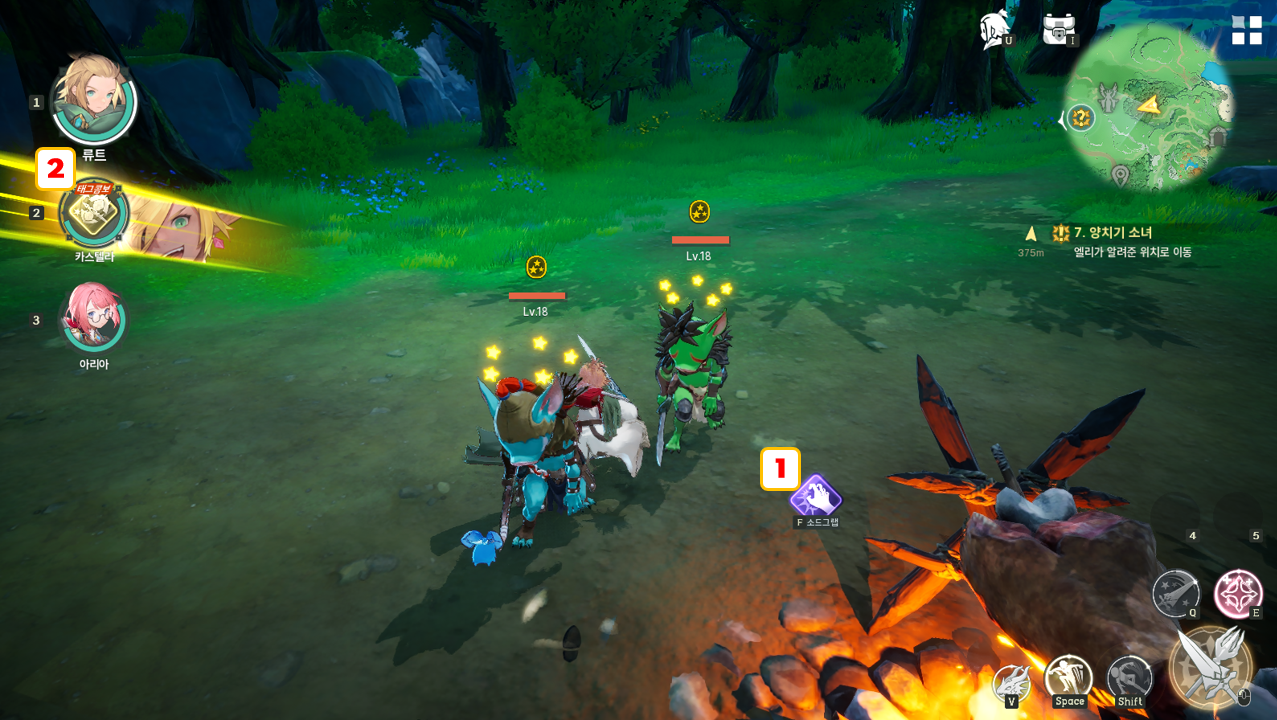The width and height of the screenshot is (1277, 720).
Task: Use the 소드그랩 grab interaction icon
Action: pos(816,496)
